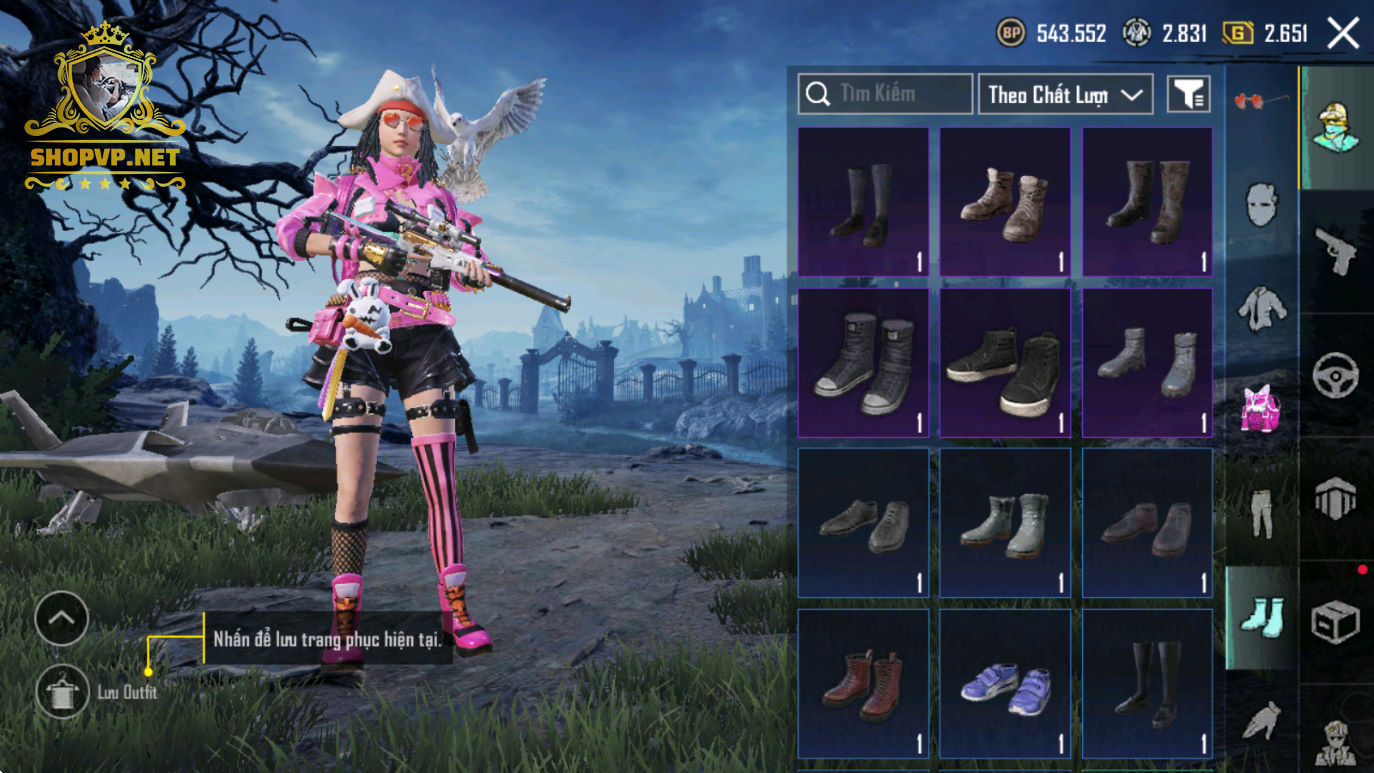Open the jacket category

(1261, 307)
